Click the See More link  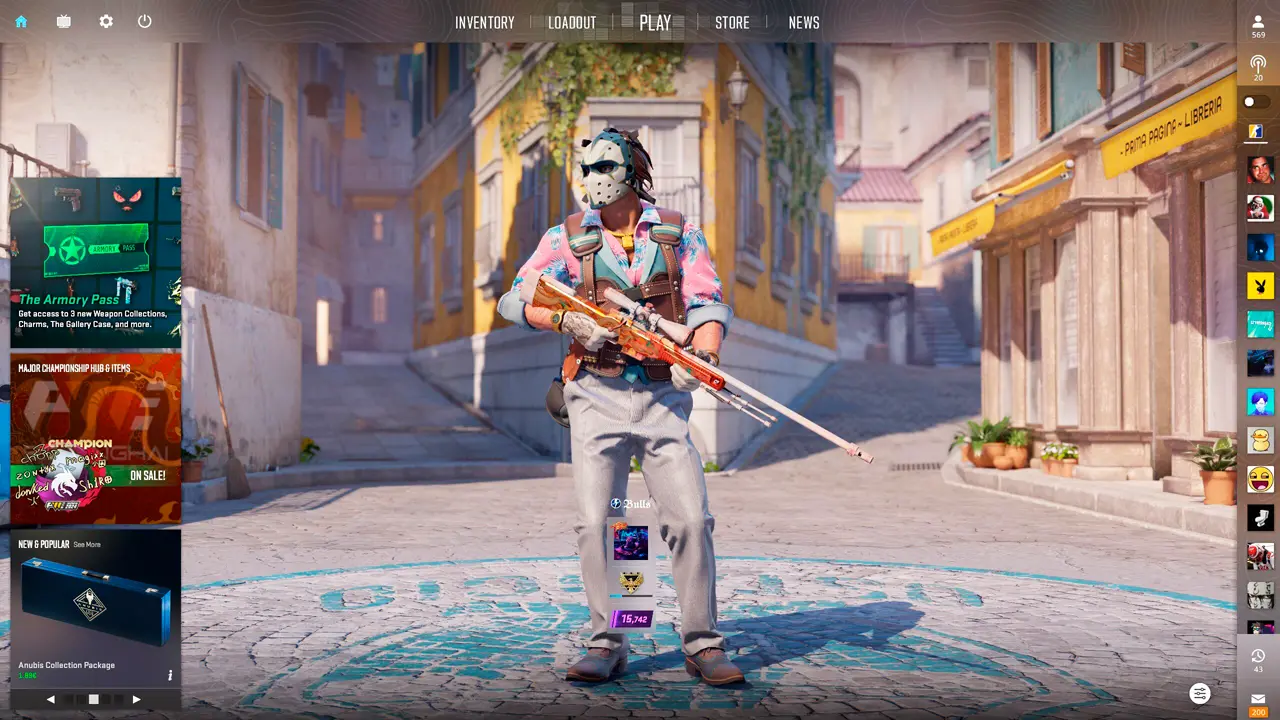tap(87, 545)
